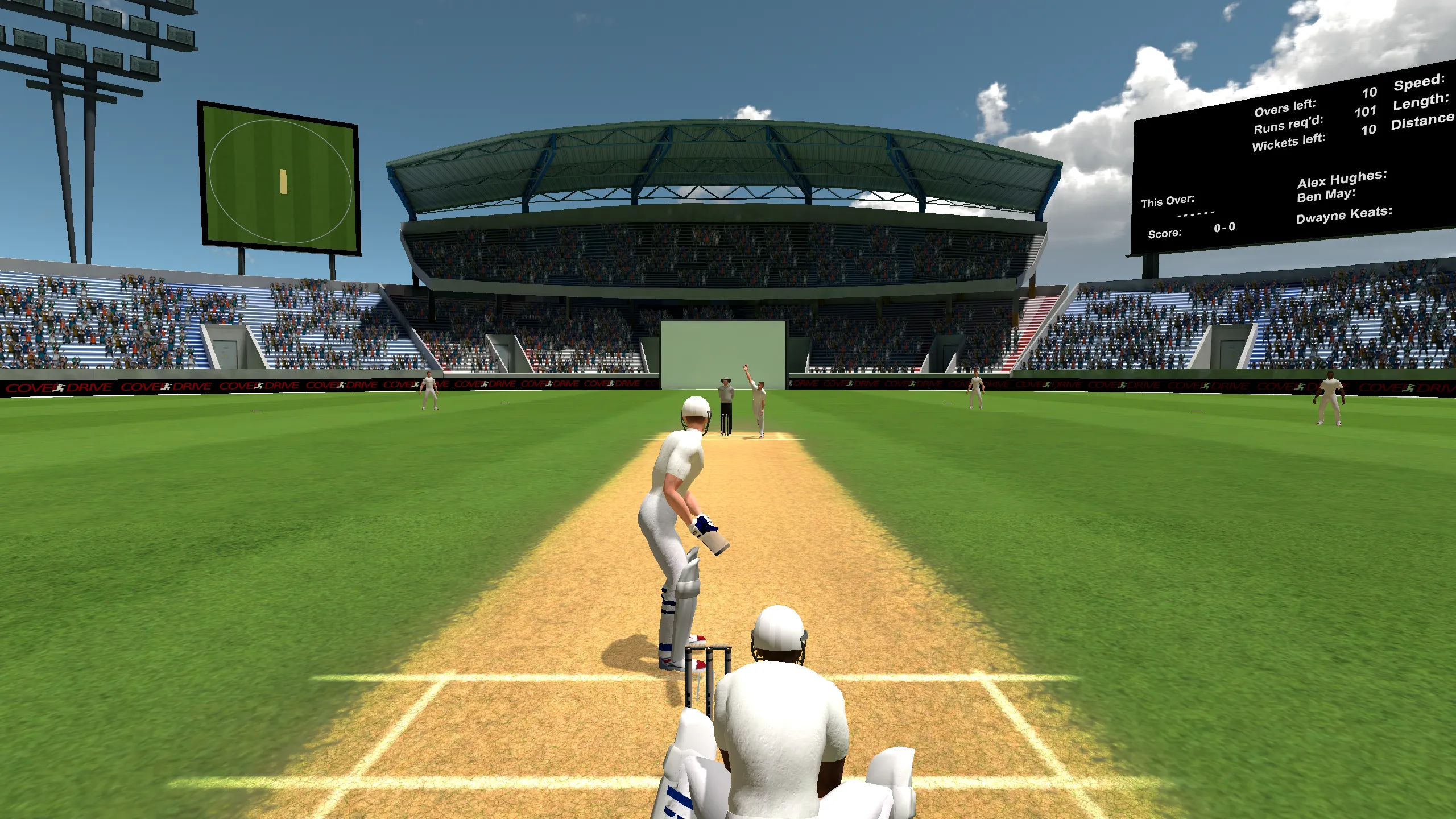Click the field overview minimap board

279,179
